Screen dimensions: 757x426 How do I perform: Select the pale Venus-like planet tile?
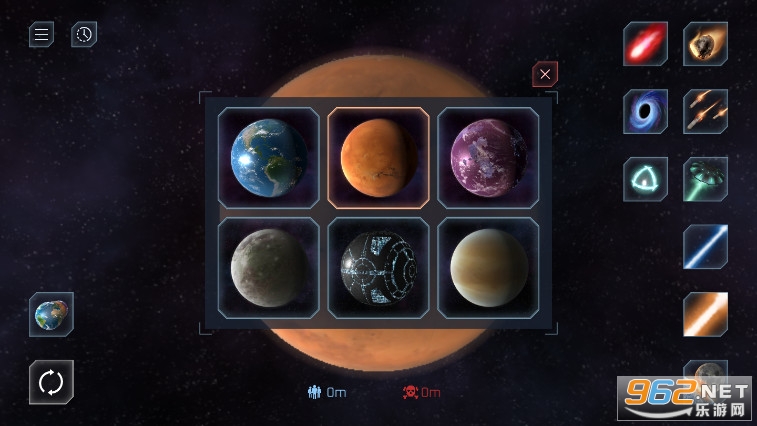pos(488,266)
